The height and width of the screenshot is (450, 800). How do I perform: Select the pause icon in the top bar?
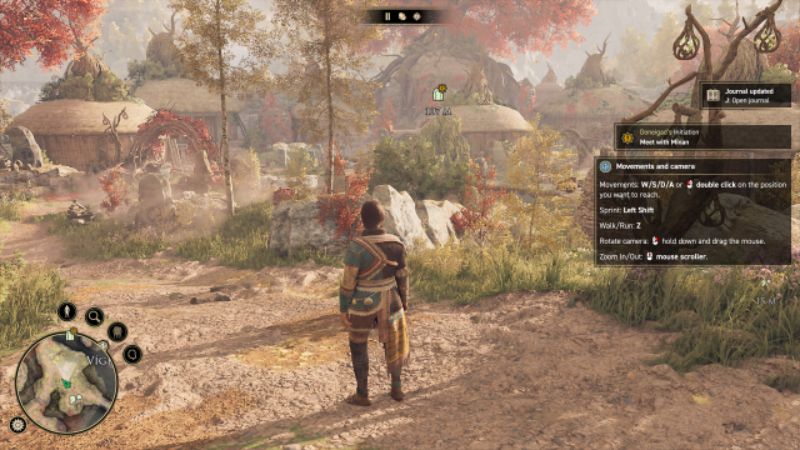click(x=387, y=16)
